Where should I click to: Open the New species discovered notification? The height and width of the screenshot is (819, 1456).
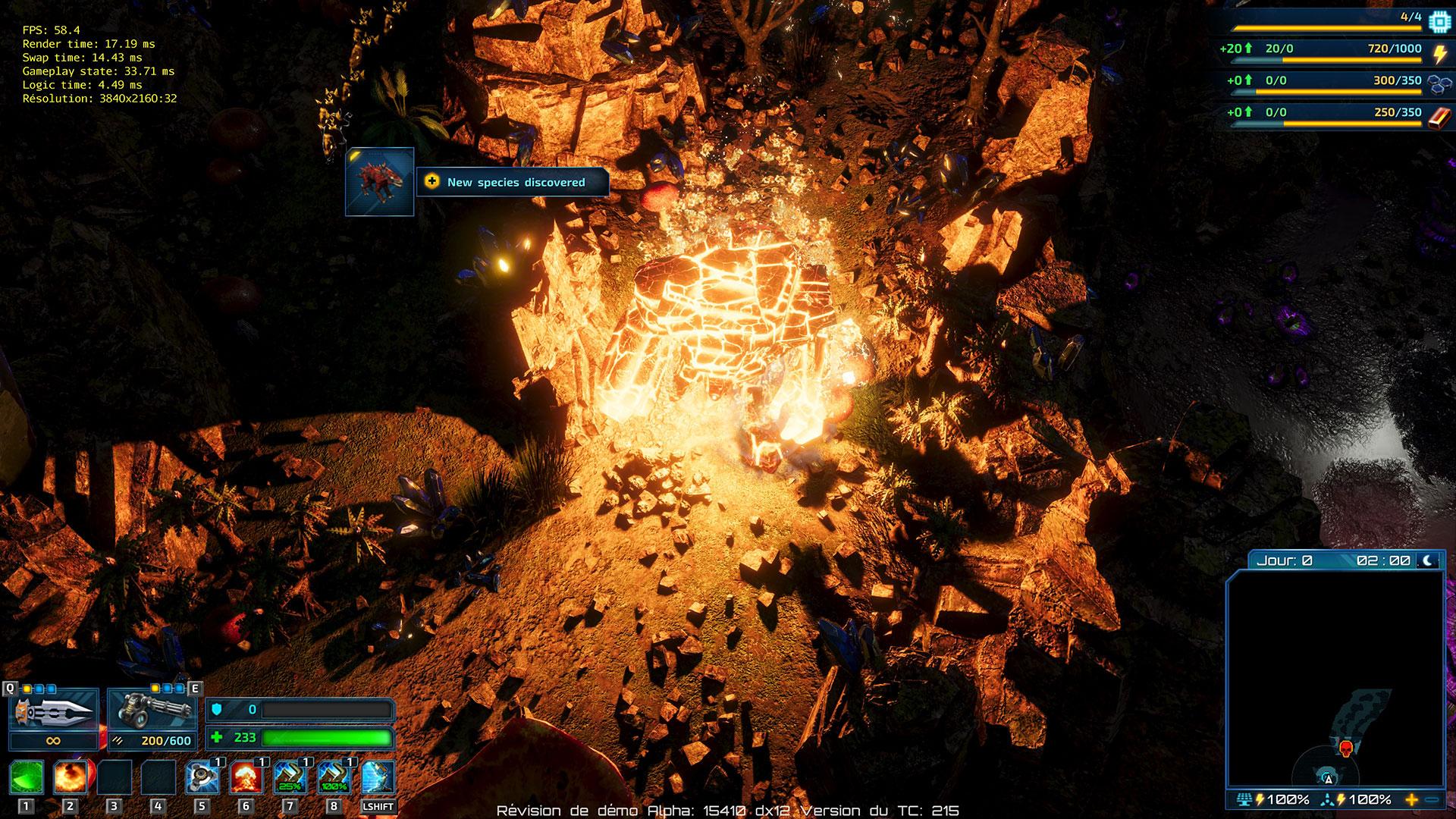(x=513, y=182)
